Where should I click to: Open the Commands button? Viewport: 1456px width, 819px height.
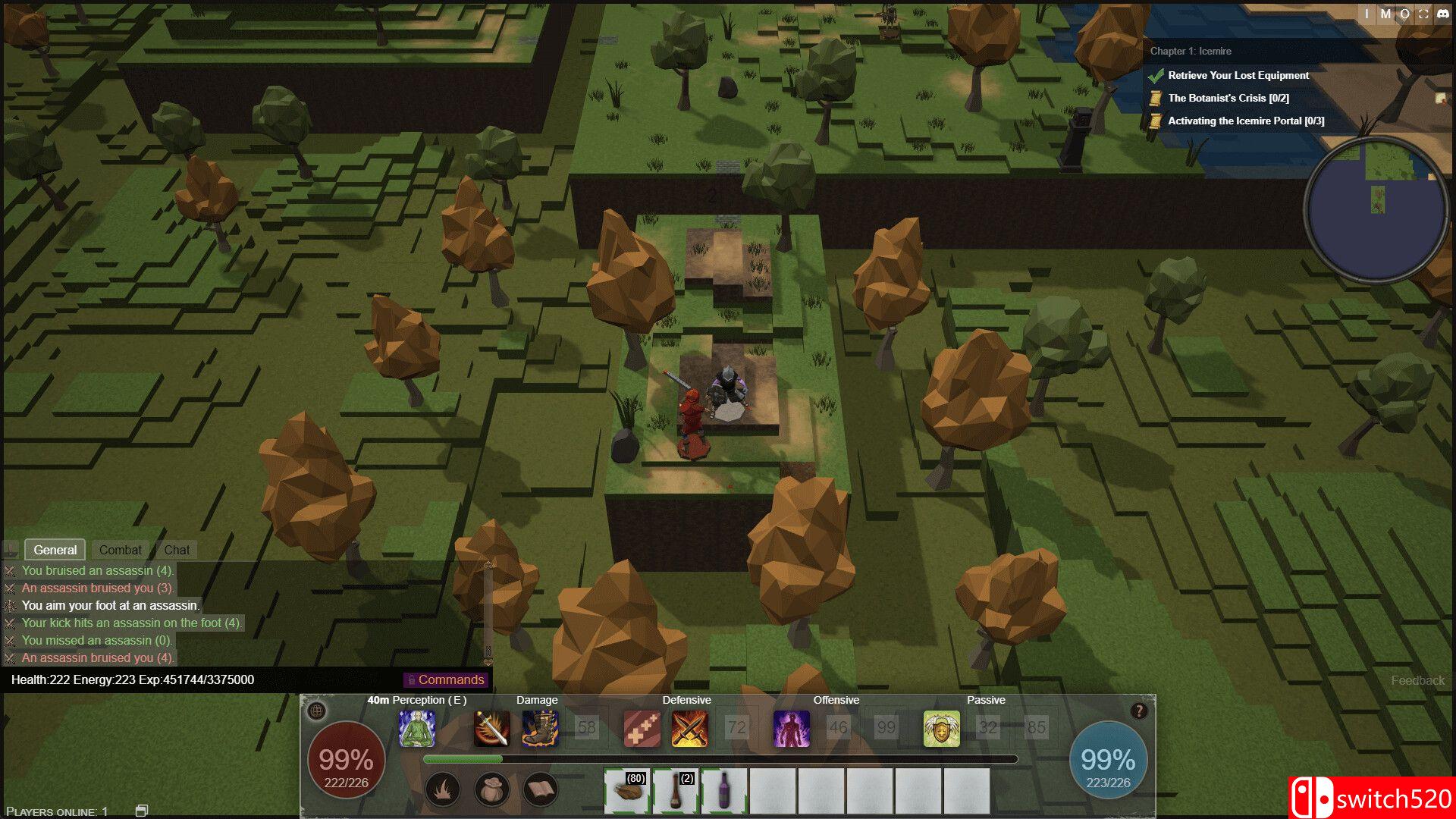pos(445,679)
